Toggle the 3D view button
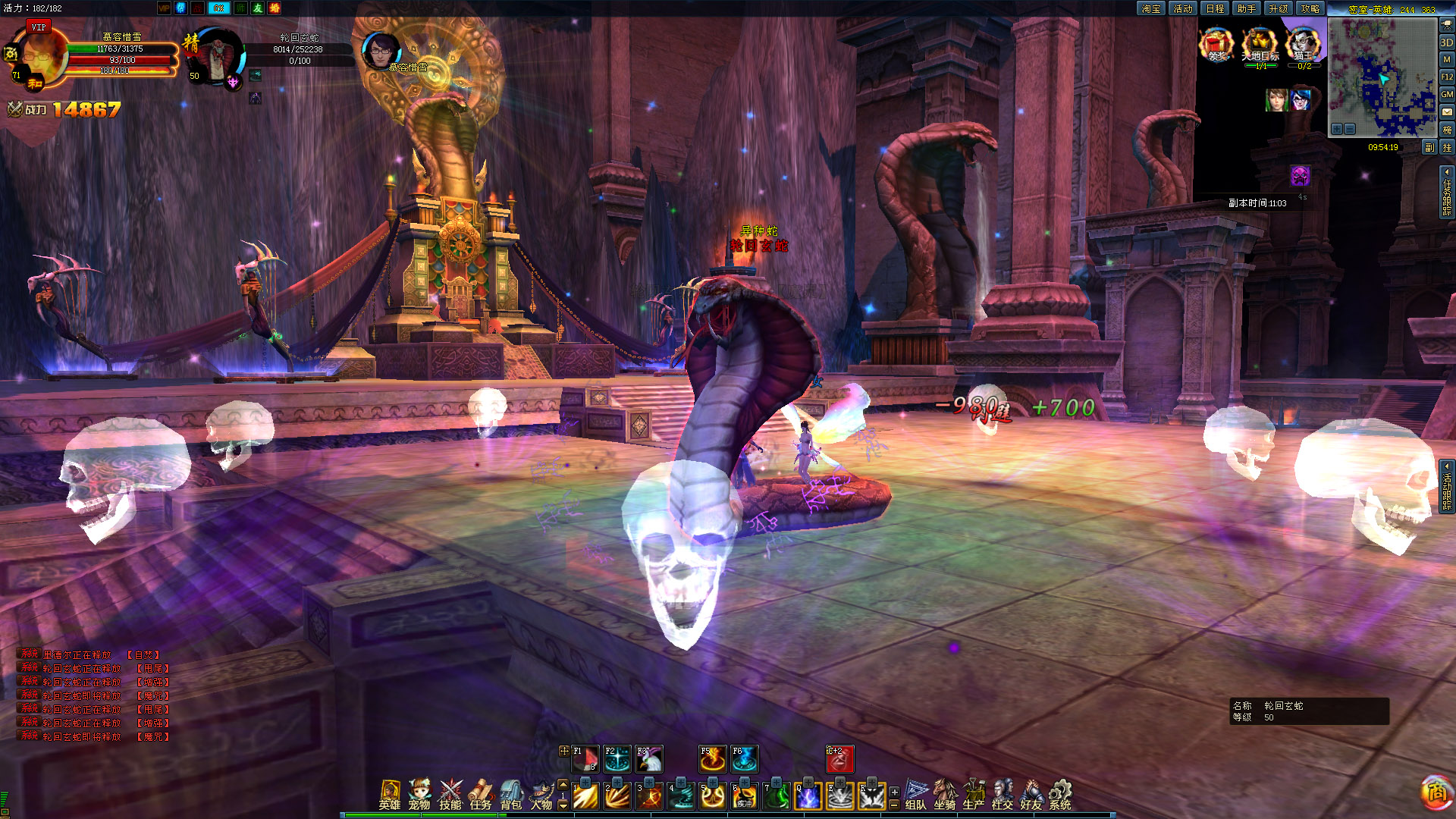Viewport: 1456px width, 819px height. pyautogui.click(x=1447, y=42)
